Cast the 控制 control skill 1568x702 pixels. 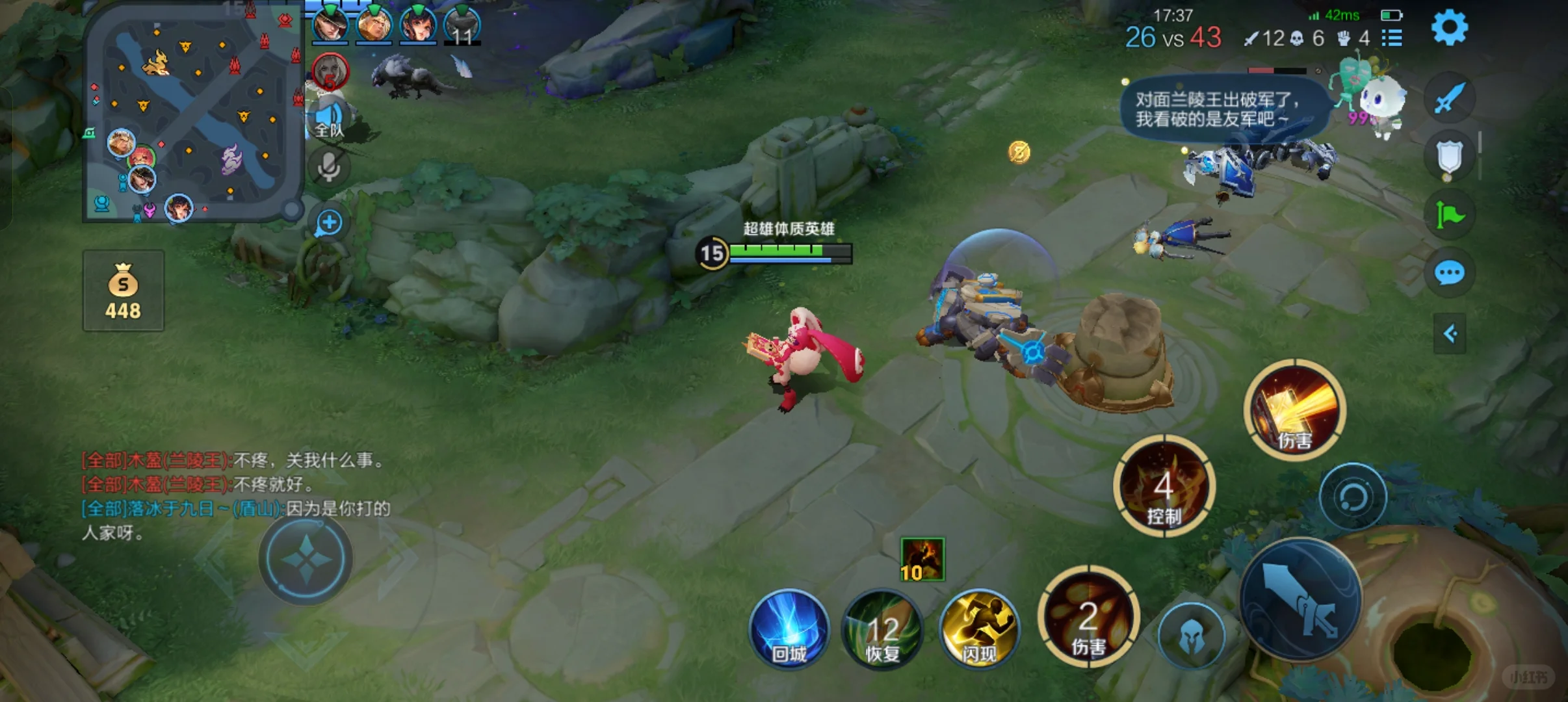pos(1164,486)
